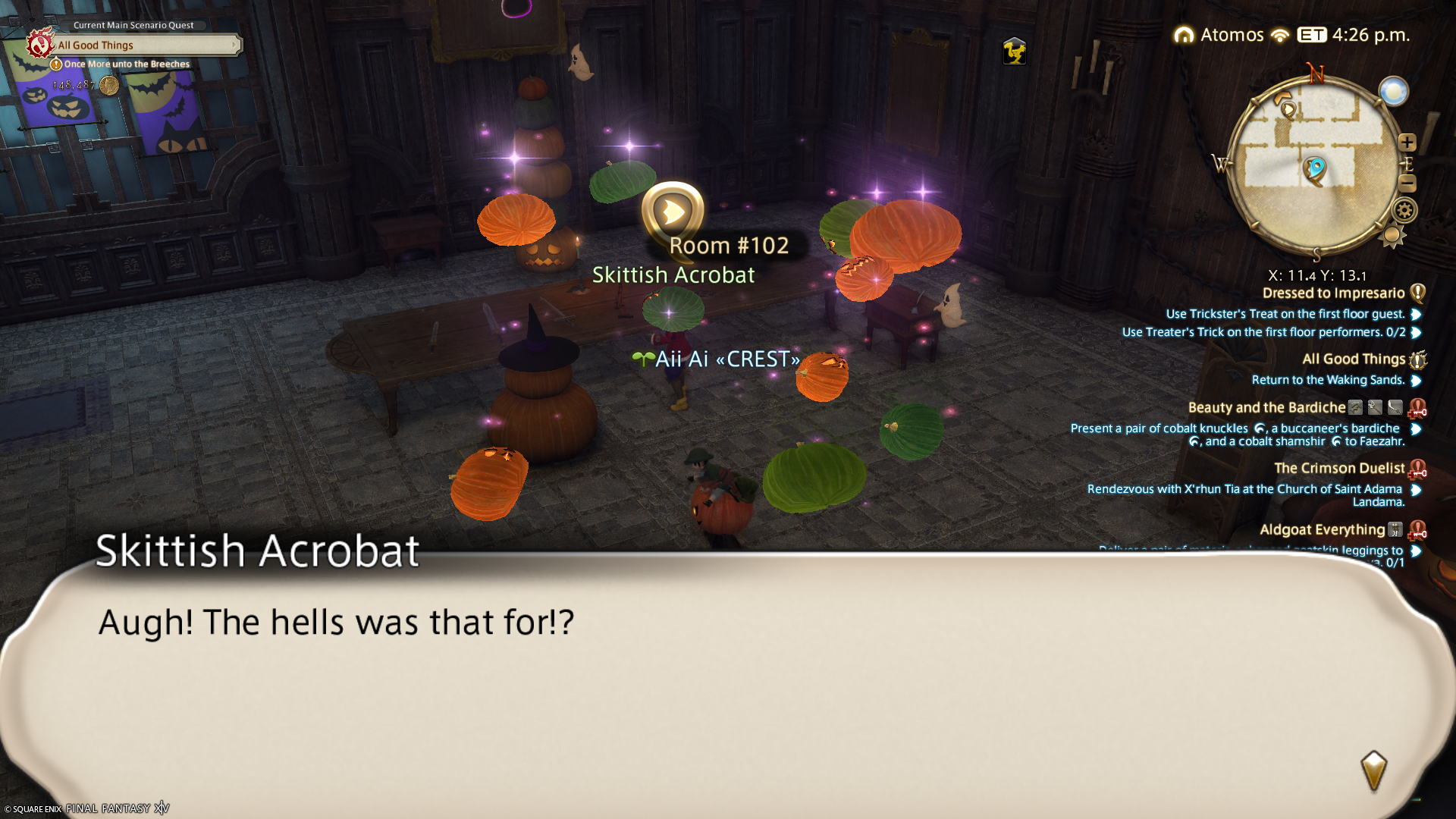Open Beauty and the Bardiche quest entry
Viewport: 1456px width, 819px height.
tap(1266, 408)
